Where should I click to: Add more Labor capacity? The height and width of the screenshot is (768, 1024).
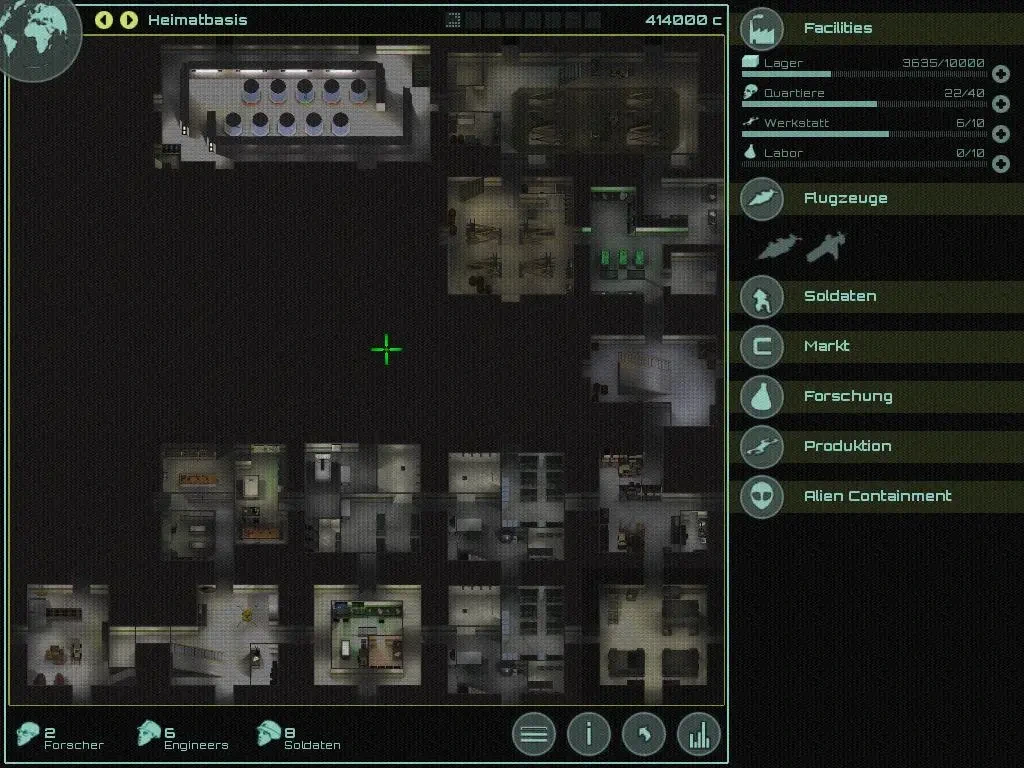pos(1000,164)
